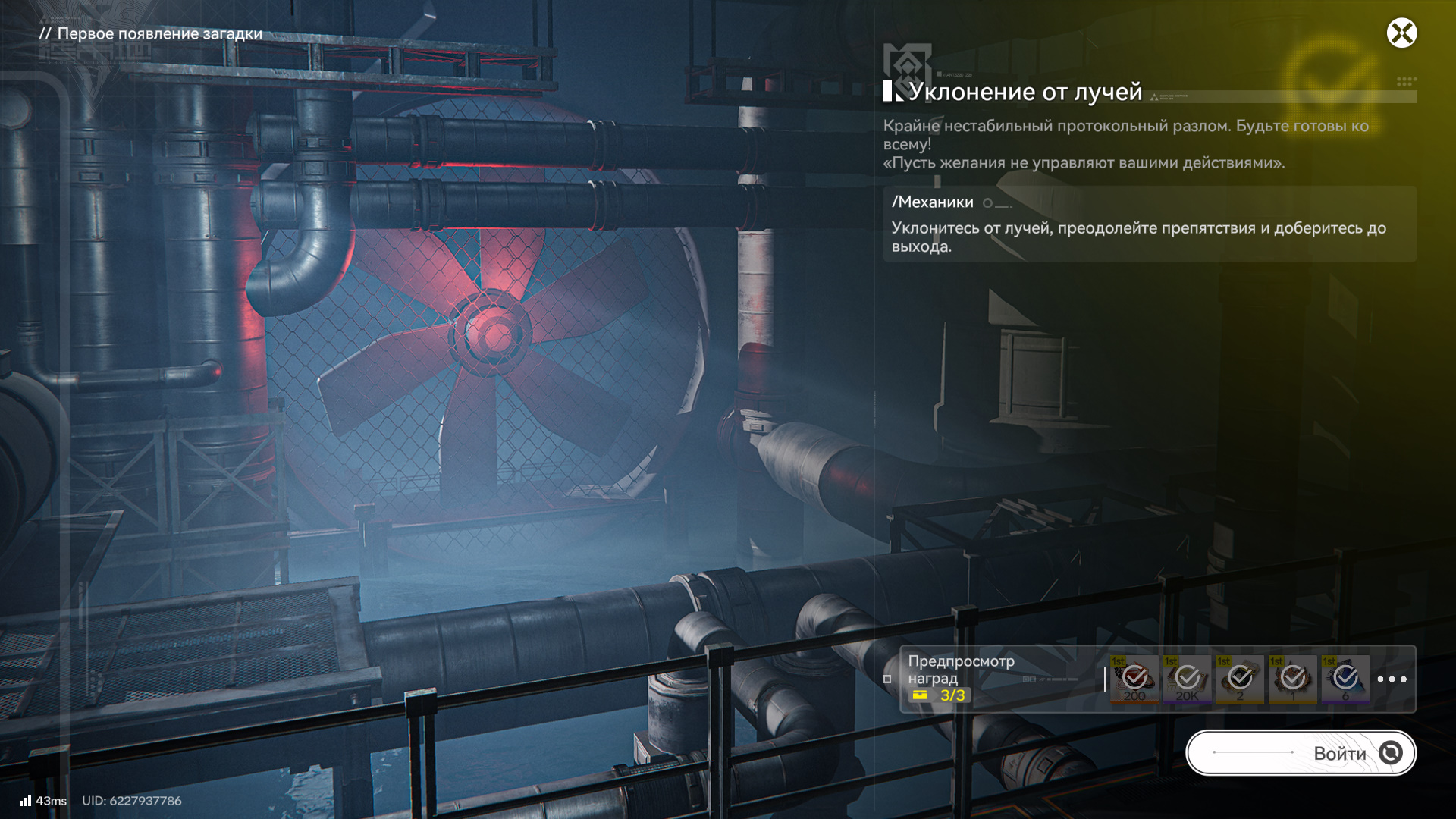This screenshot has width=1456, height=819.
Task: Show more rewards via the three dots
Action: click(1392, 679)
